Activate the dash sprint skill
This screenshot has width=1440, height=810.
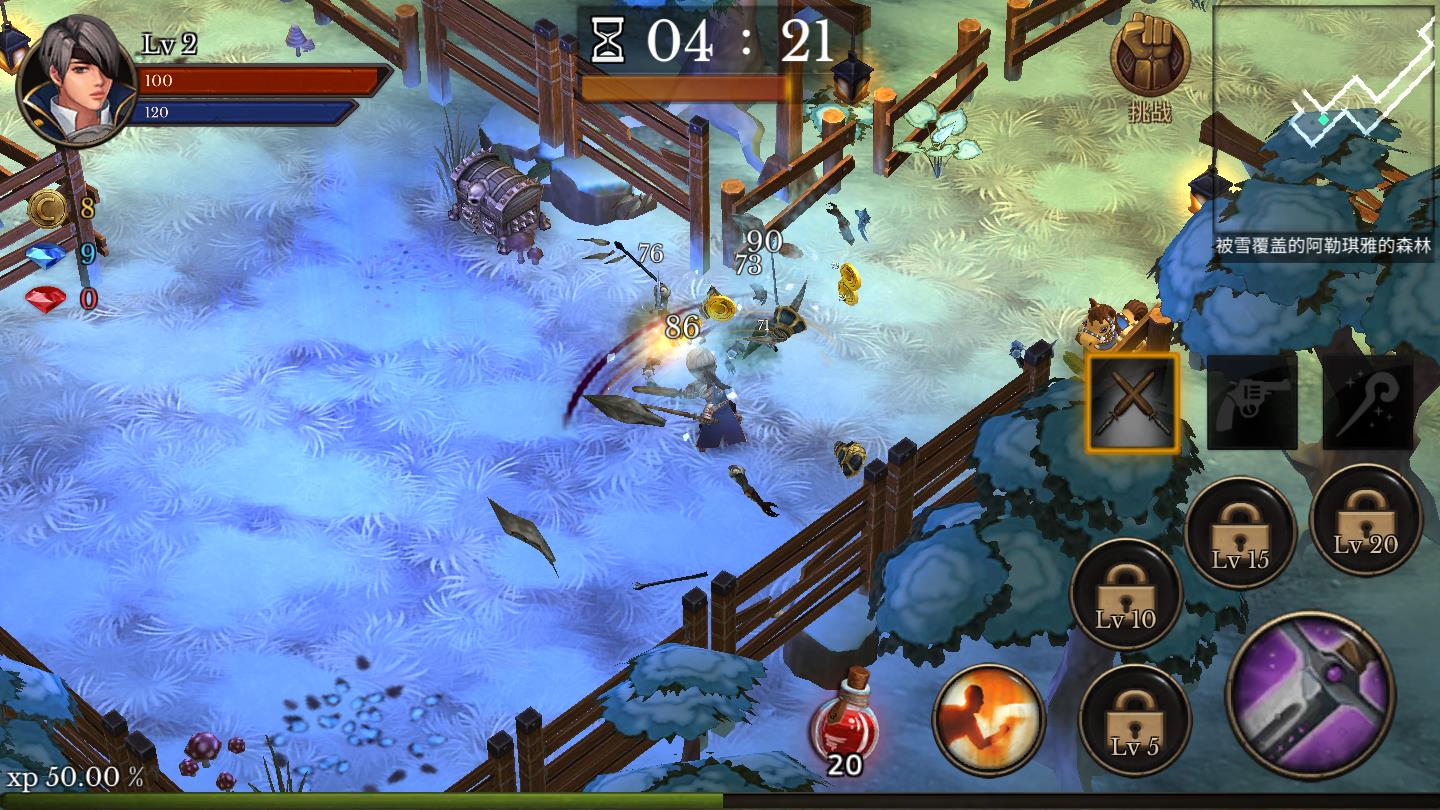click(x=988, y=718)
